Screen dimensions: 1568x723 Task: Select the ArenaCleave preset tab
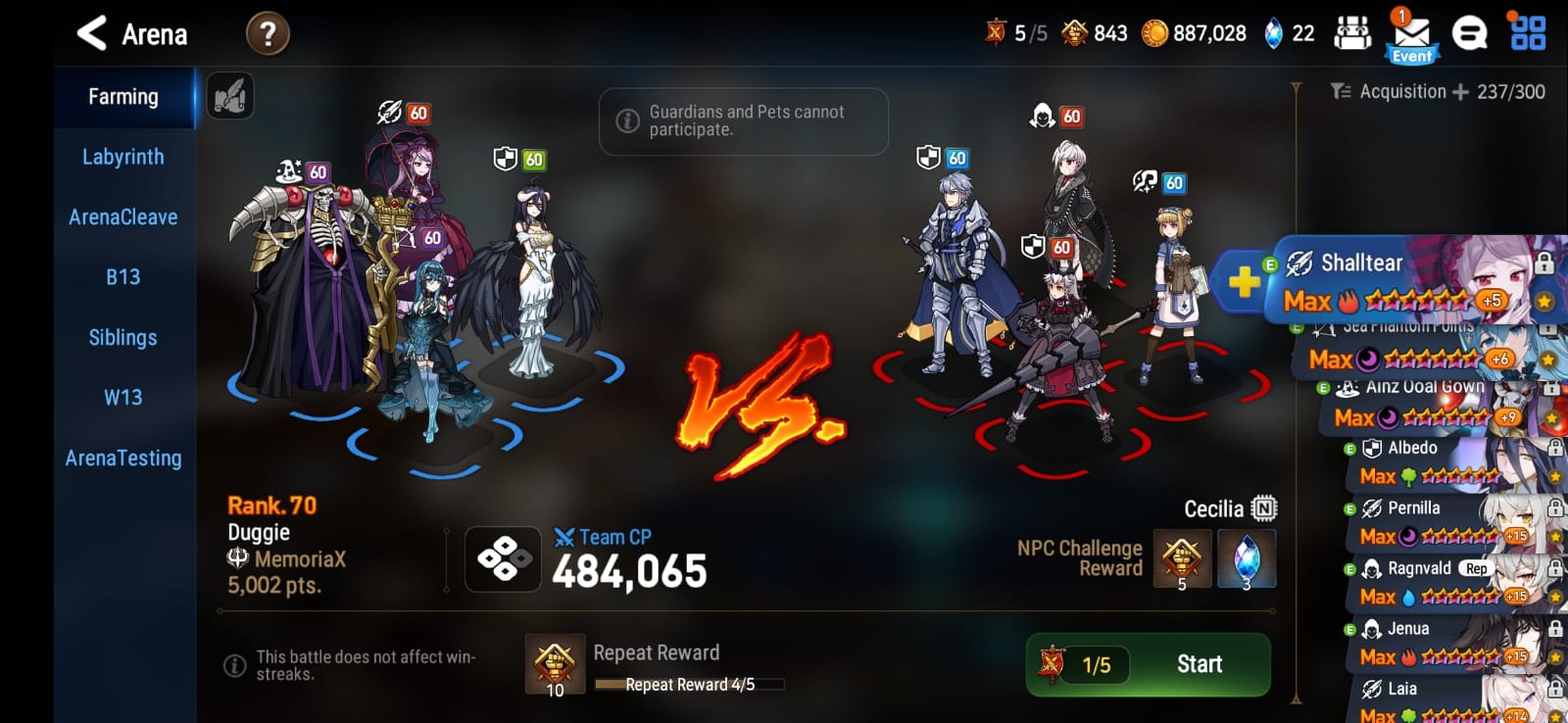(x=123, y=217)
